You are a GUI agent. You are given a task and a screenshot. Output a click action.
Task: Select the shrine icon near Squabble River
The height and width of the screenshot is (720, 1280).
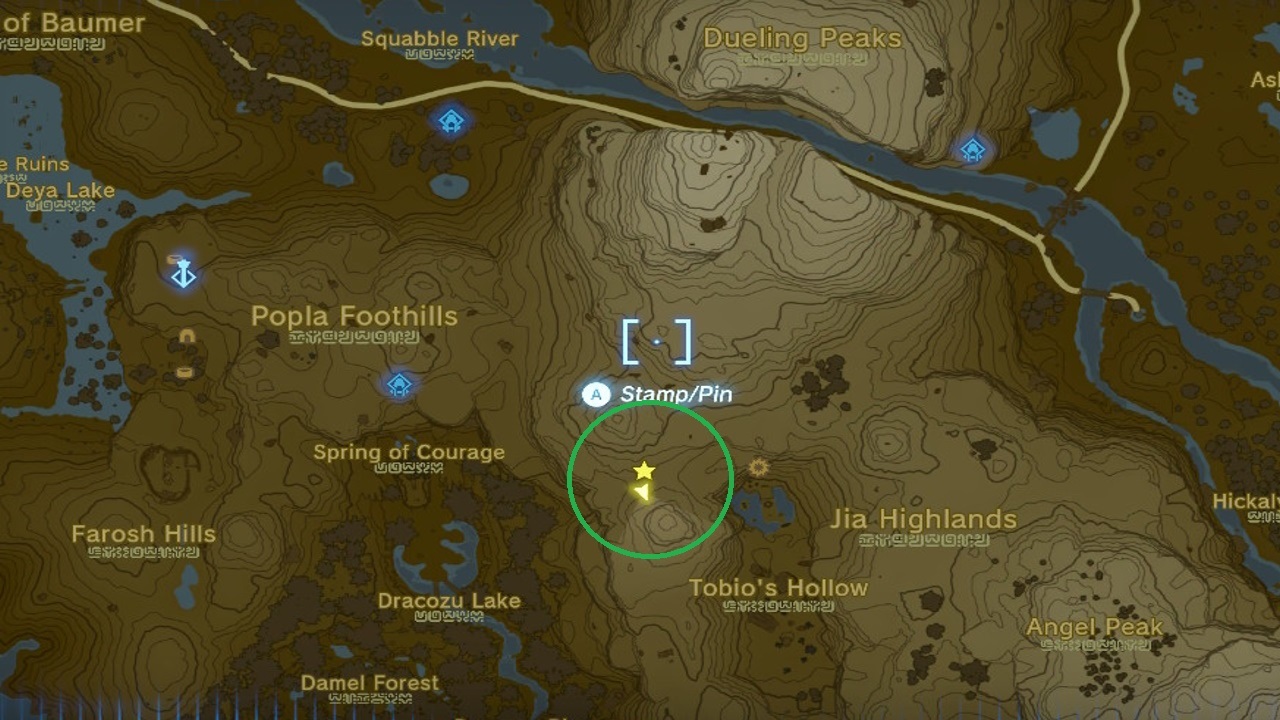point(449,122)
